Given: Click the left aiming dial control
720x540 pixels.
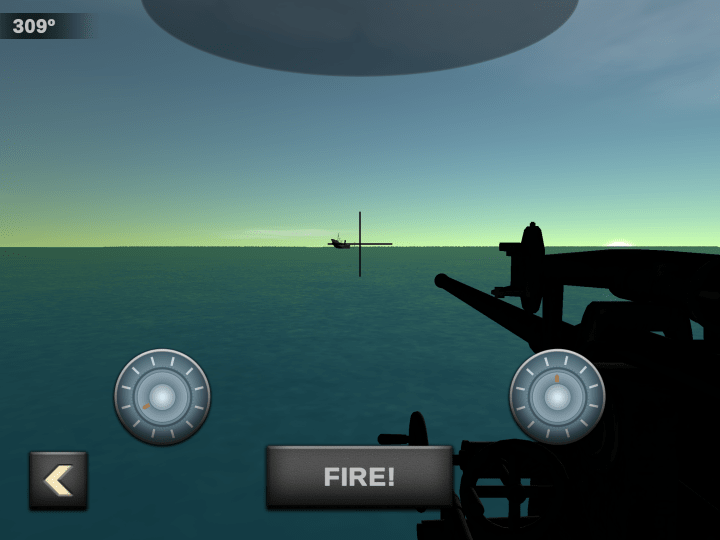Looking at the screenshot, I should (x=162, y=396).
